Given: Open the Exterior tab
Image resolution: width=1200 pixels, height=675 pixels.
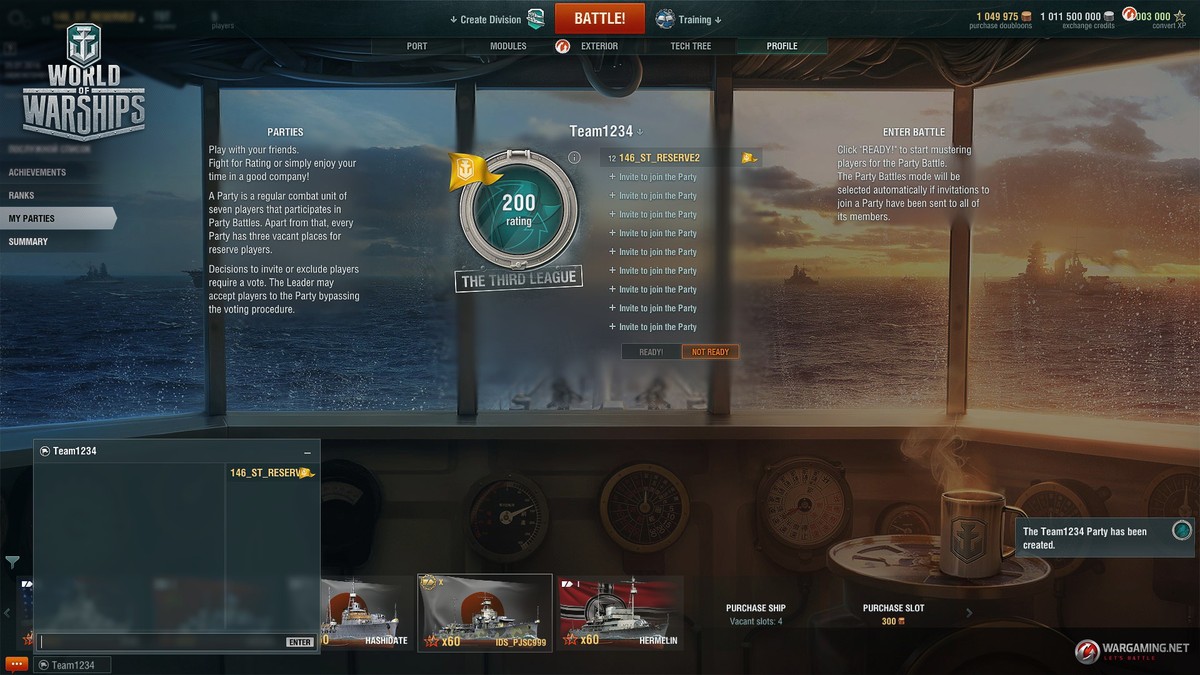Looking at the screenshot, I should click(x=598, y=46).
